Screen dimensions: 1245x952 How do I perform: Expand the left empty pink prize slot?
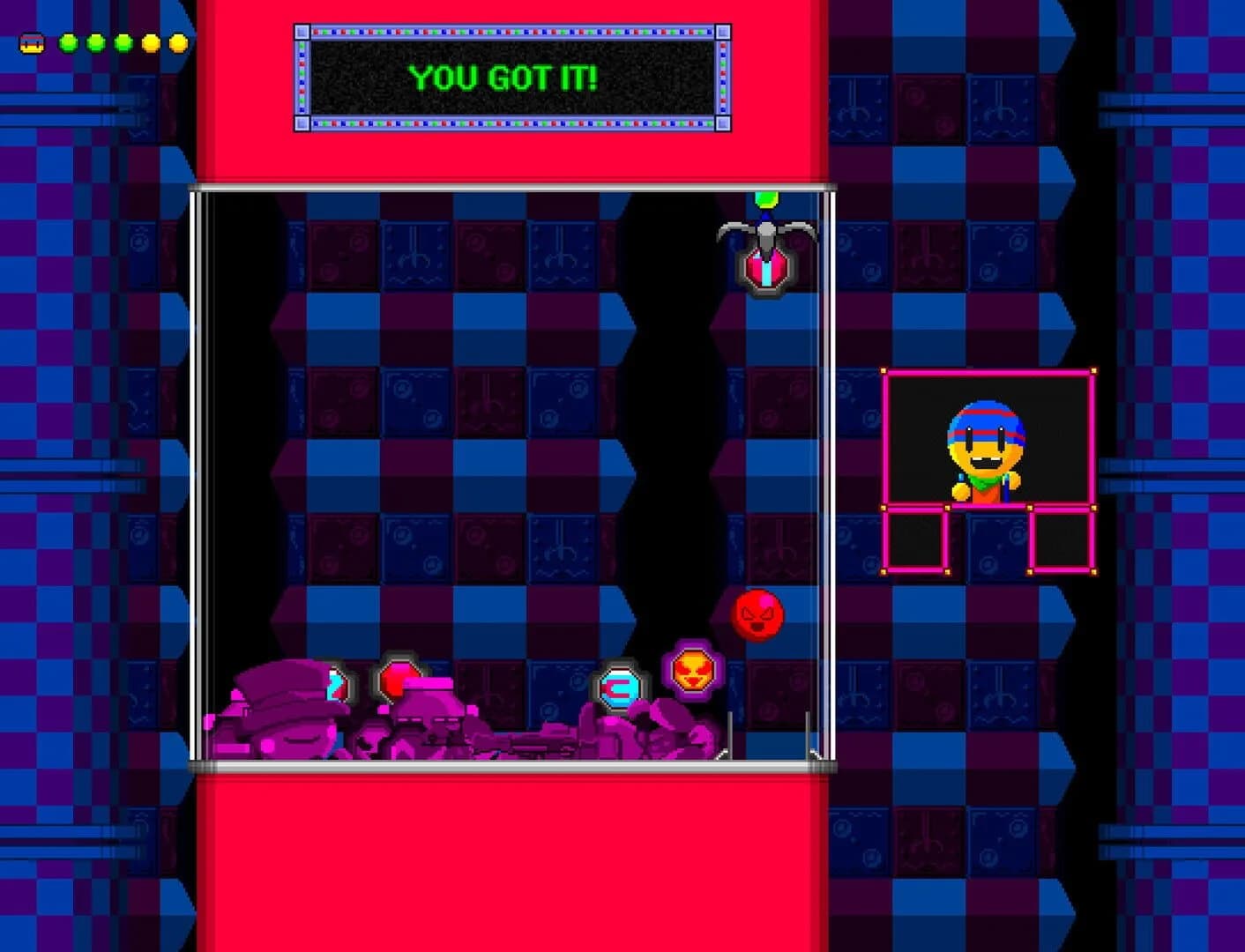click(x=917, y=539)
